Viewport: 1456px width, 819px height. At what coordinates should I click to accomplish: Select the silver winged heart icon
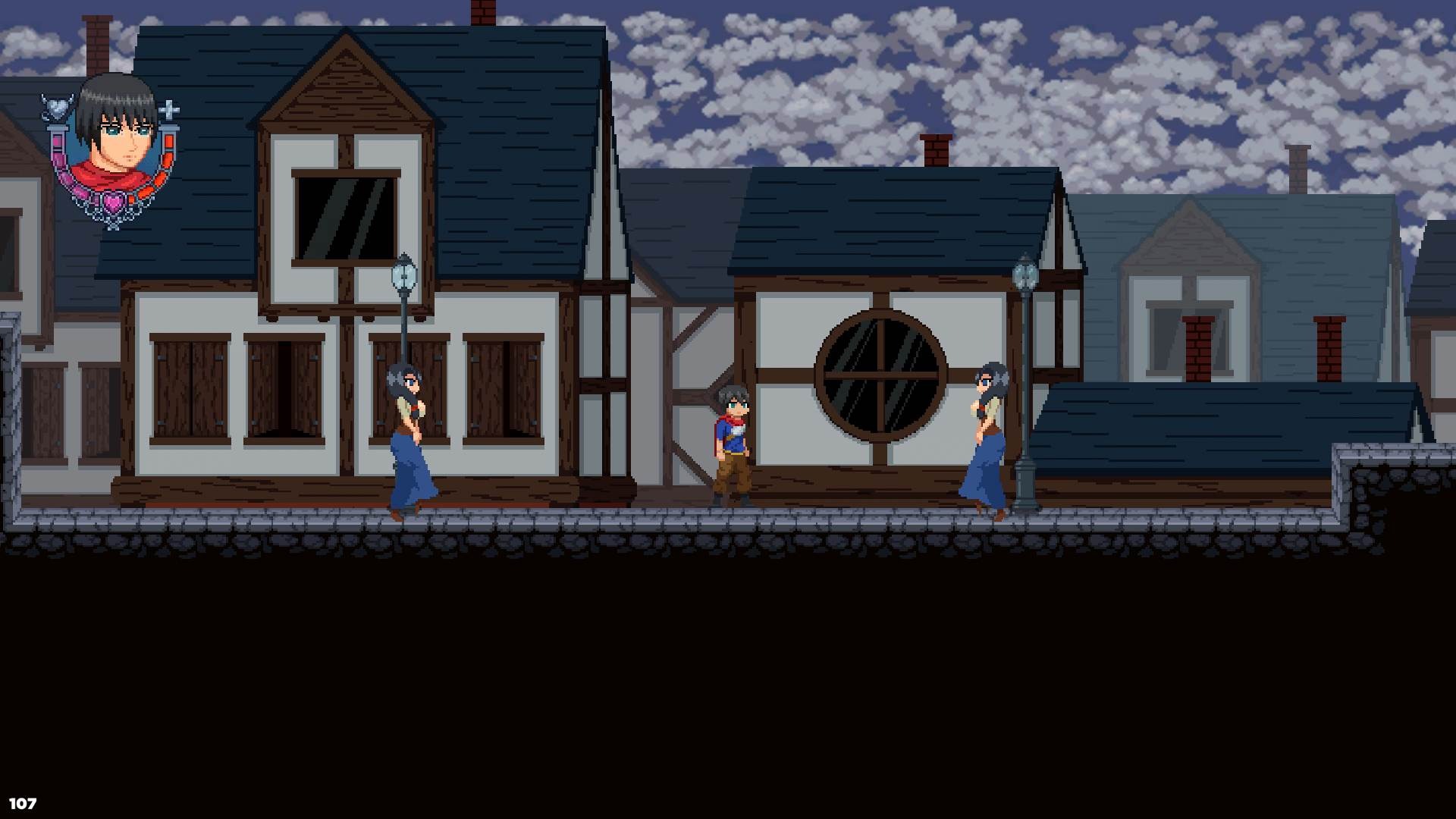pyautogui.click(x=57, y=107)
